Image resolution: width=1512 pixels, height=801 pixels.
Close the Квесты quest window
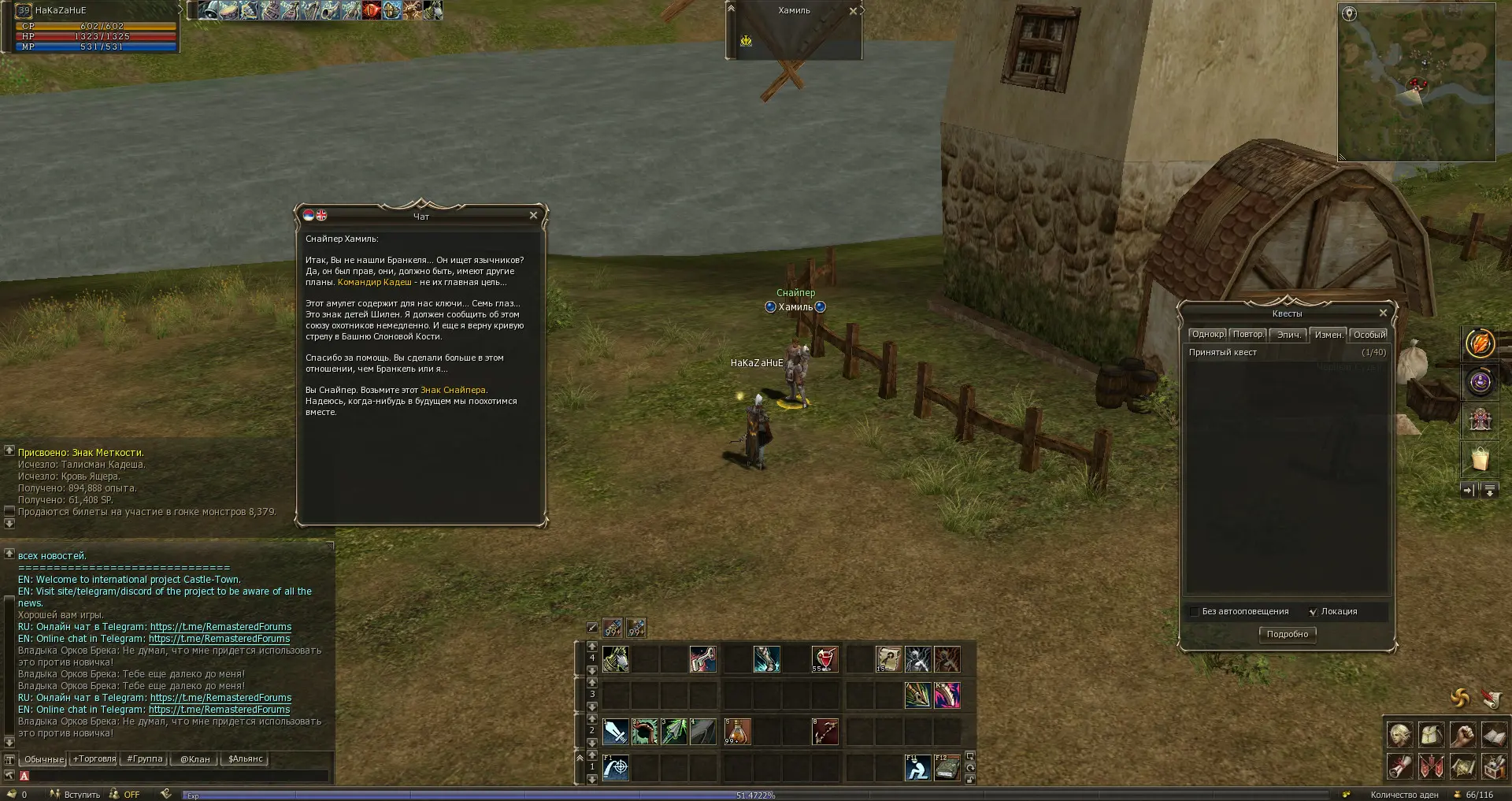1383,313
